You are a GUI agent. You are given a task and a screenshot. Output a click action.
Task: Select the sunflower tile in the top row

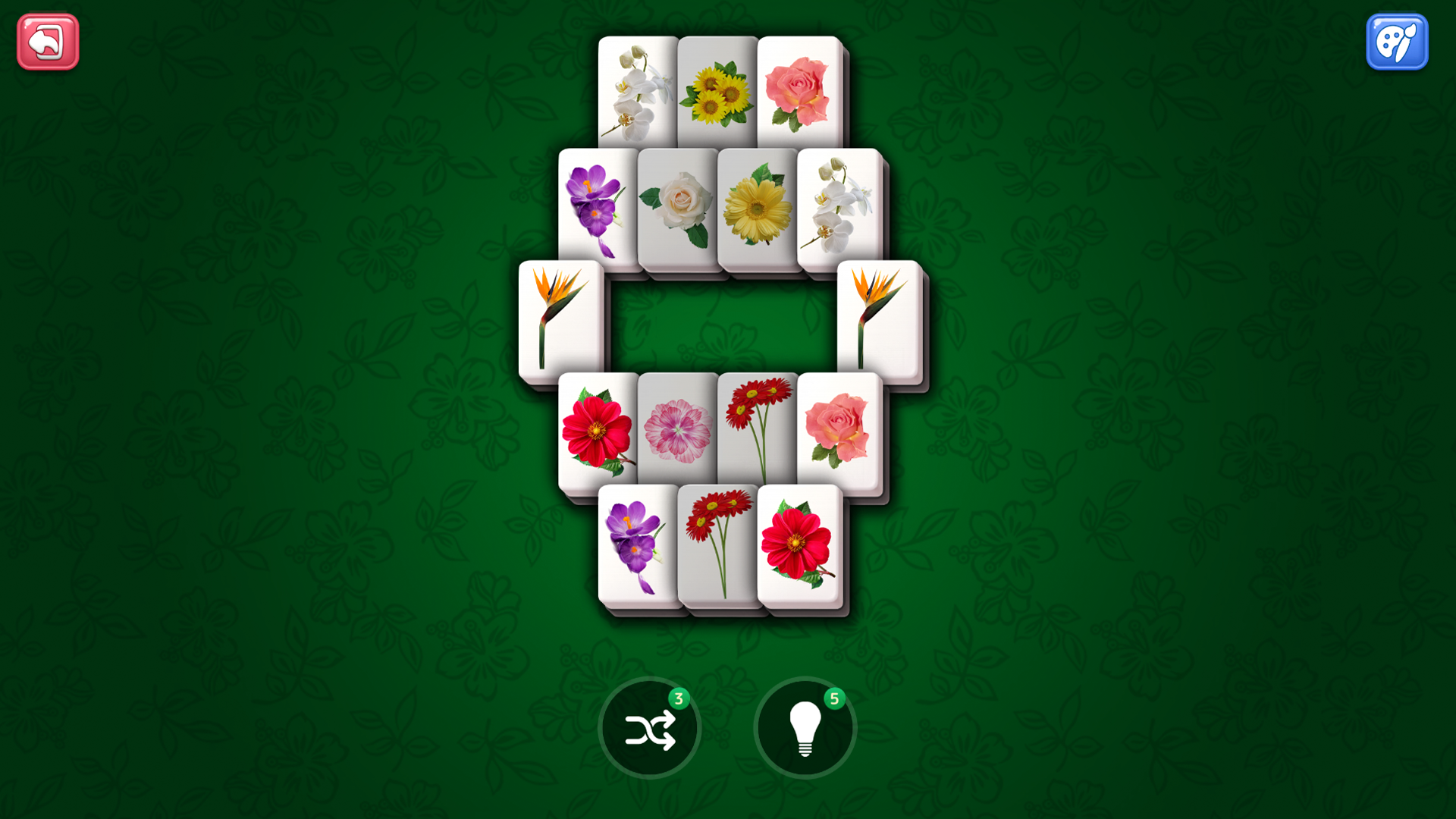[717, 91]
